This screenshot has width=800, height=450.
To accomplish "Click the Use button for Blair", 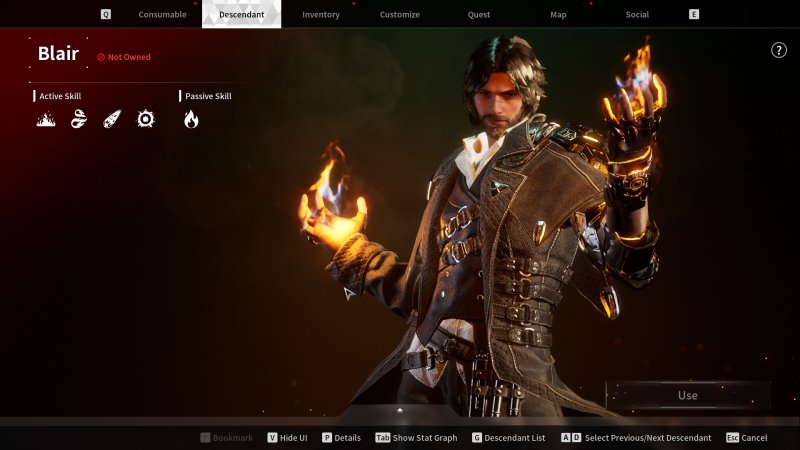I will [688, 395].
